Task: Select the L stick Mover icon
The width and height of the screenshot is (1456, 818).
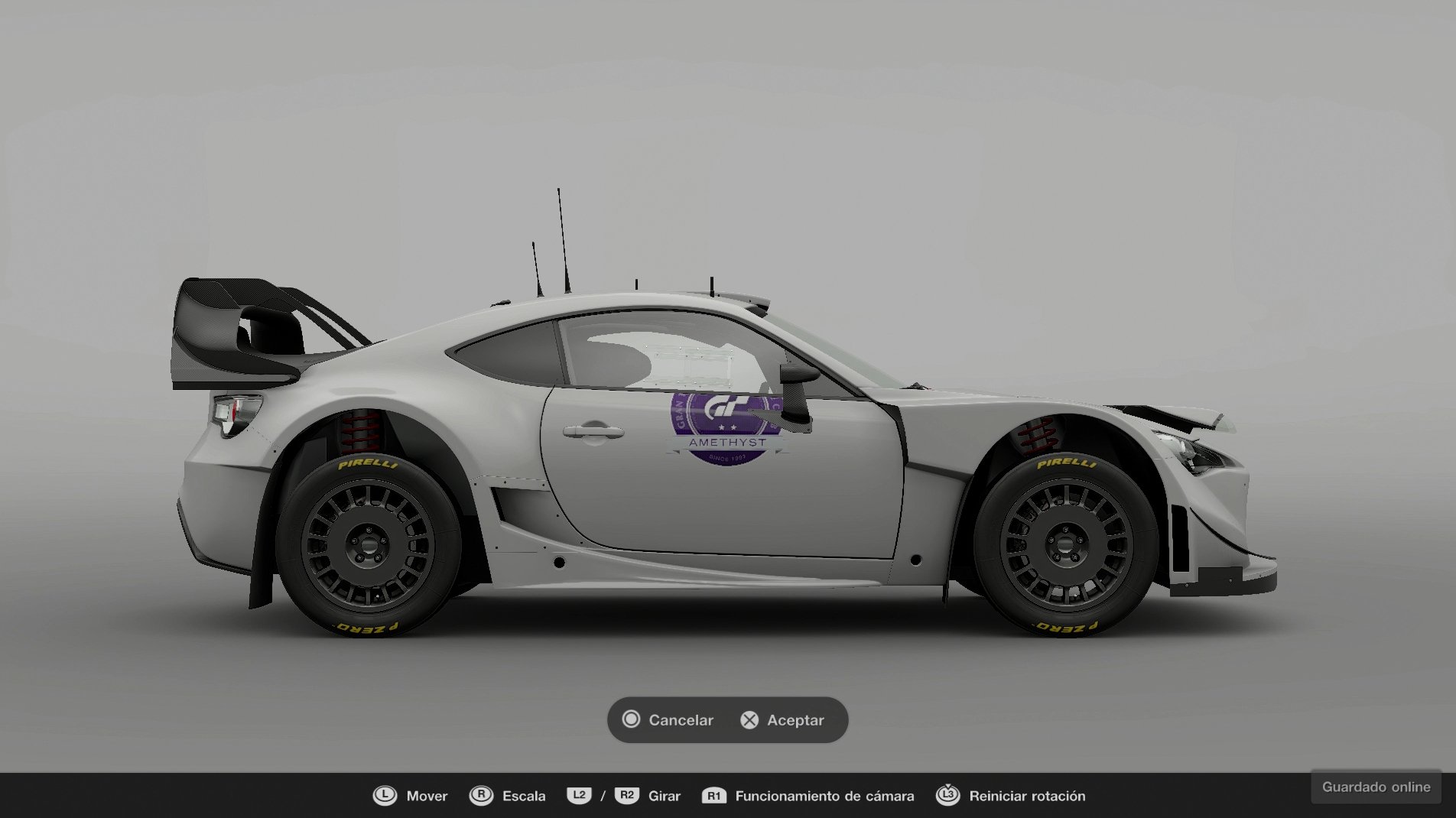Action: click(384, 796)
